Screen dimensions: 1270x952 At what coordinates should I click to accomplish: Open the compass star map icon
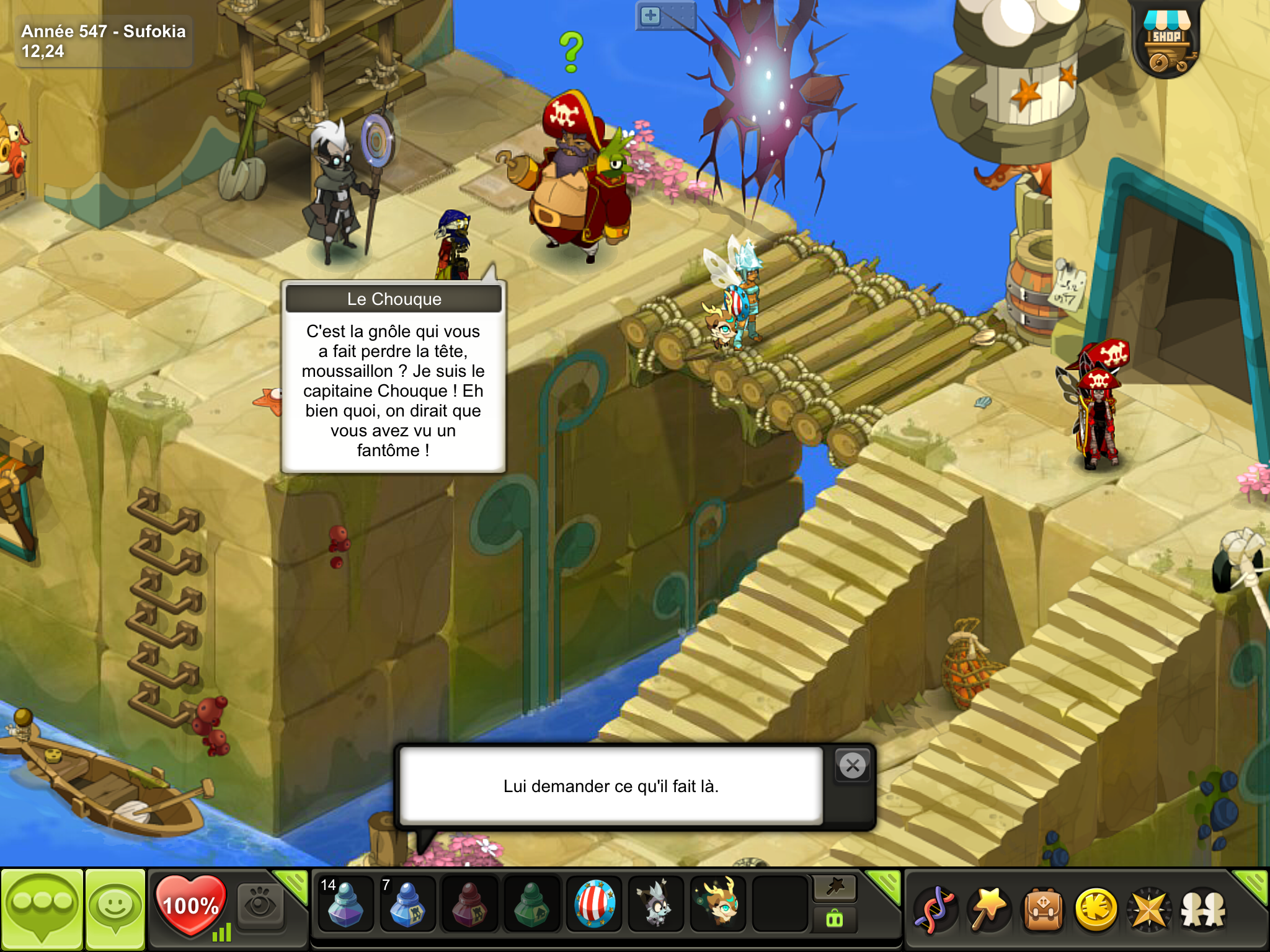pos(1149,910)
